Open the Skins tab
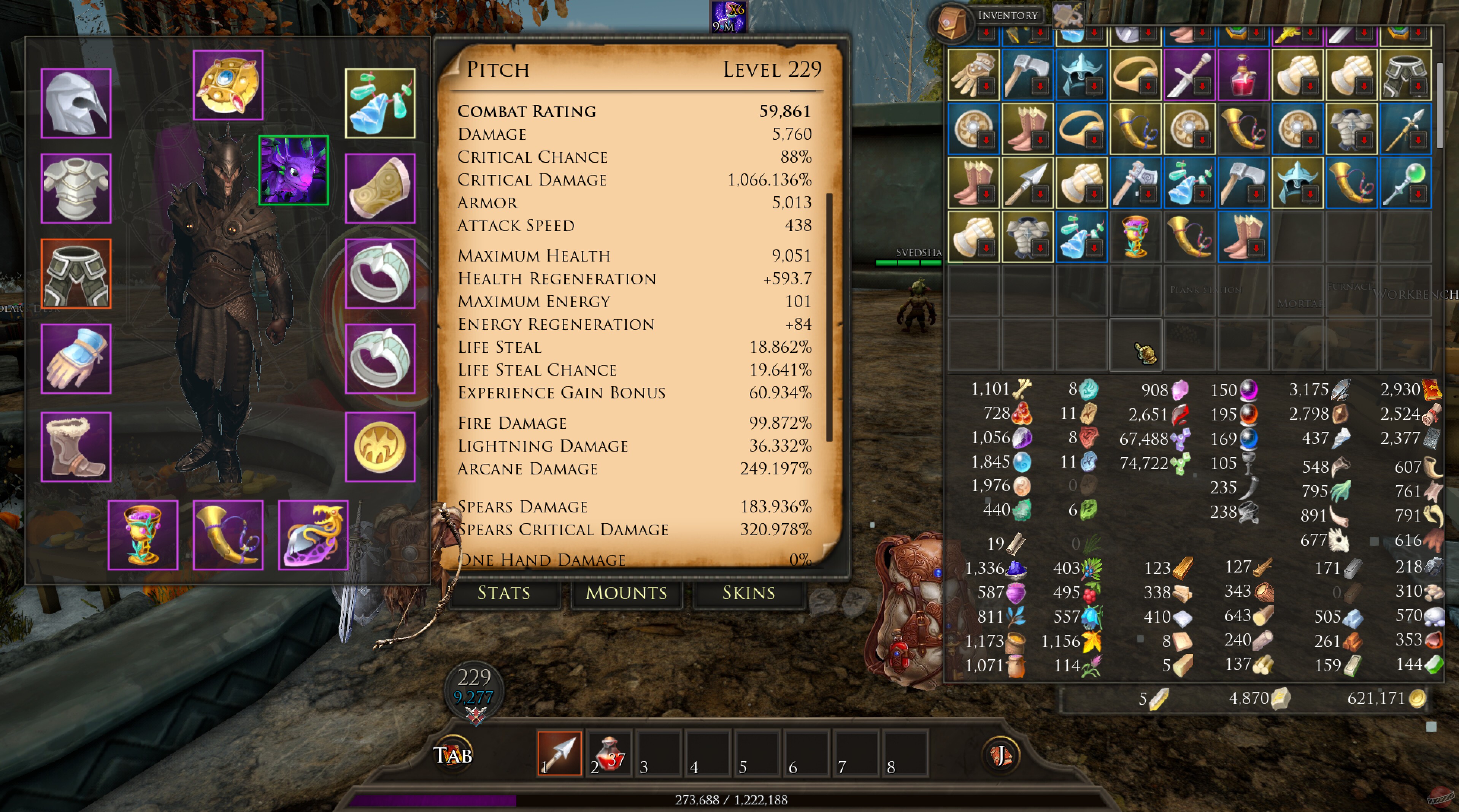Viewport: 1459px width, 812px height. [x=748, y=593]
